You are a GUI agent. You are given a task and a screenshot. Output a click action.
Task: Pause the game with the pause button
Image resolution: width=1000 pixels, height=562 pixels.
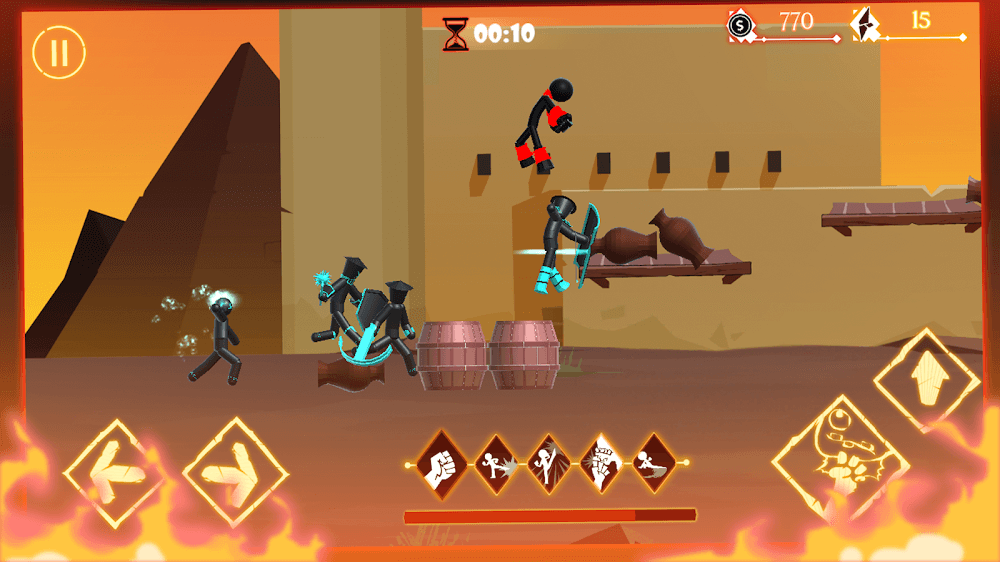click(x=59, y=53)
